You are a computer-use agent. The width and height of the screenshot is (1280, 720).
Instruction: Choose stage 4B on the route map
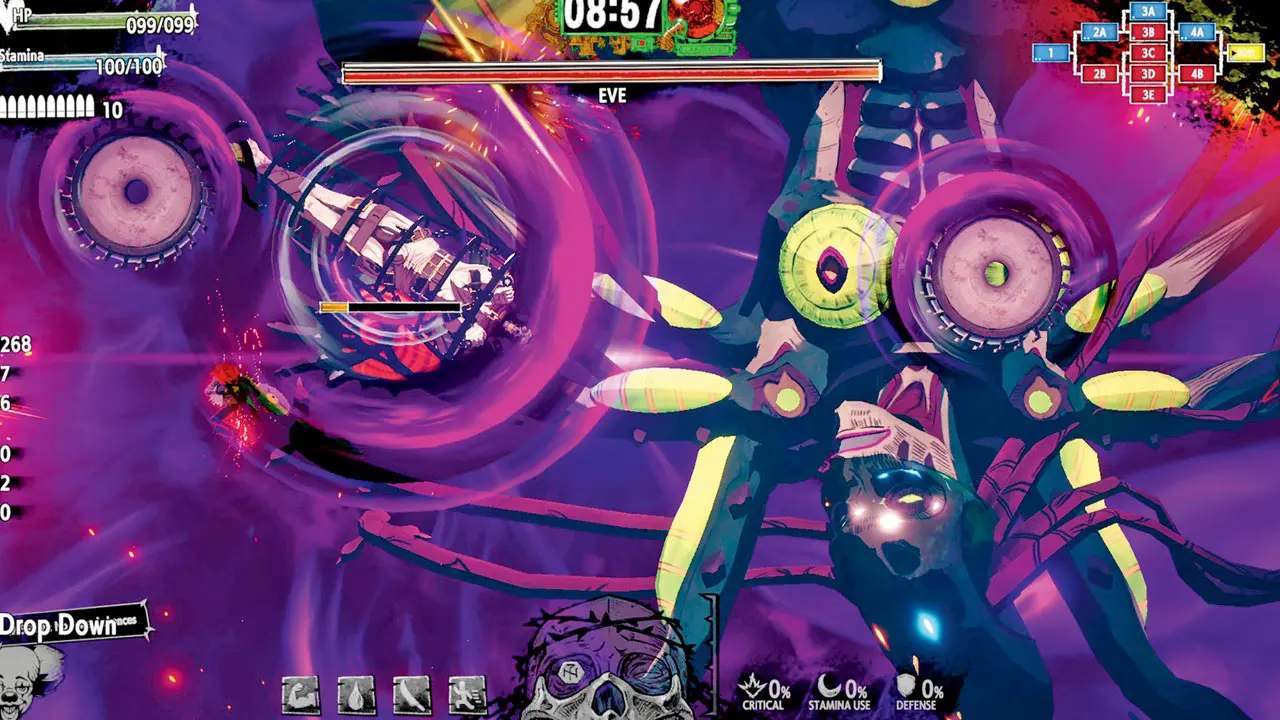1197,74
